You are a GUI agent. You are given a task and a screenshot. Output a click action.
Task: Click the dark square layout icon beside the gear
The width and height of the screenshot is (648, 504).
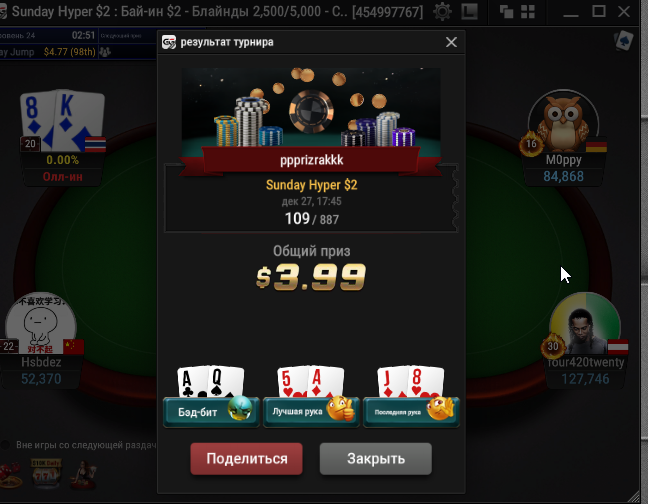click(470, 12)
